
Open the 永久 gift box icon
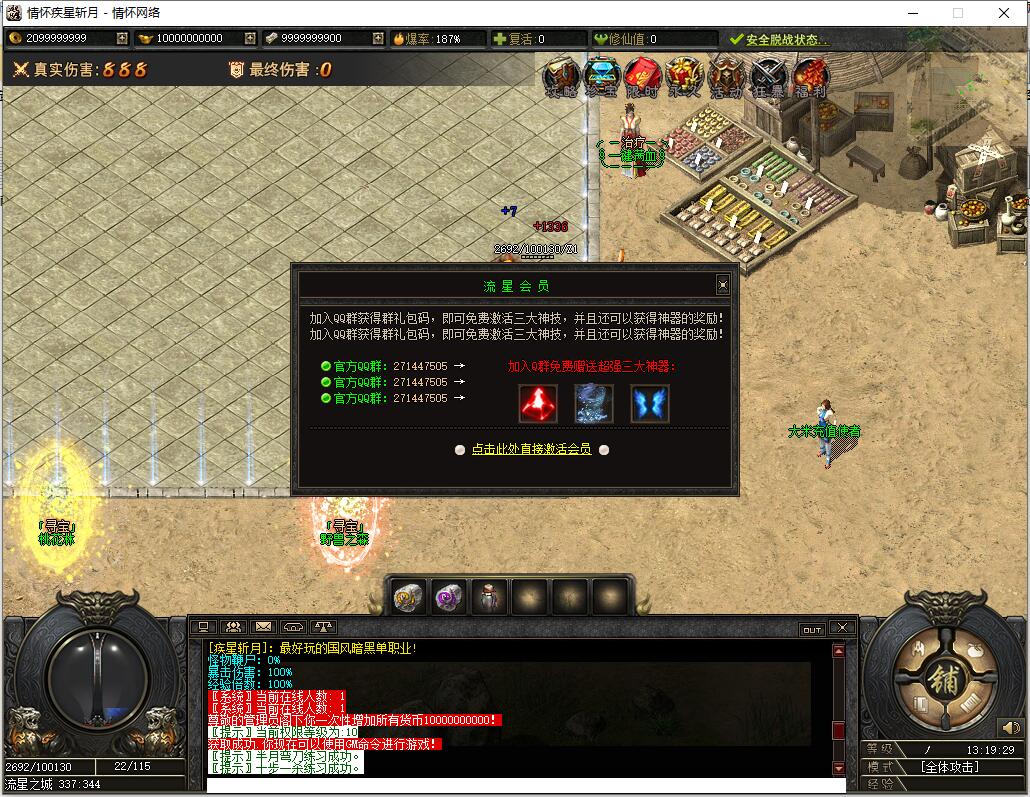point(684,78)
